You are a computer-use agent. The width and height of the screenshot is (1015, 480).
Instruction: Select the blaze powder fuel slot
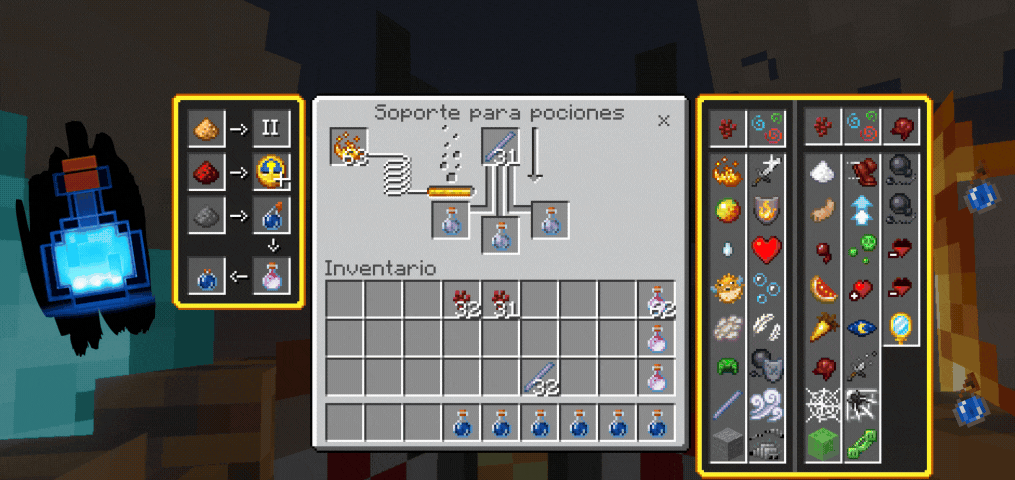coord(350,147)
